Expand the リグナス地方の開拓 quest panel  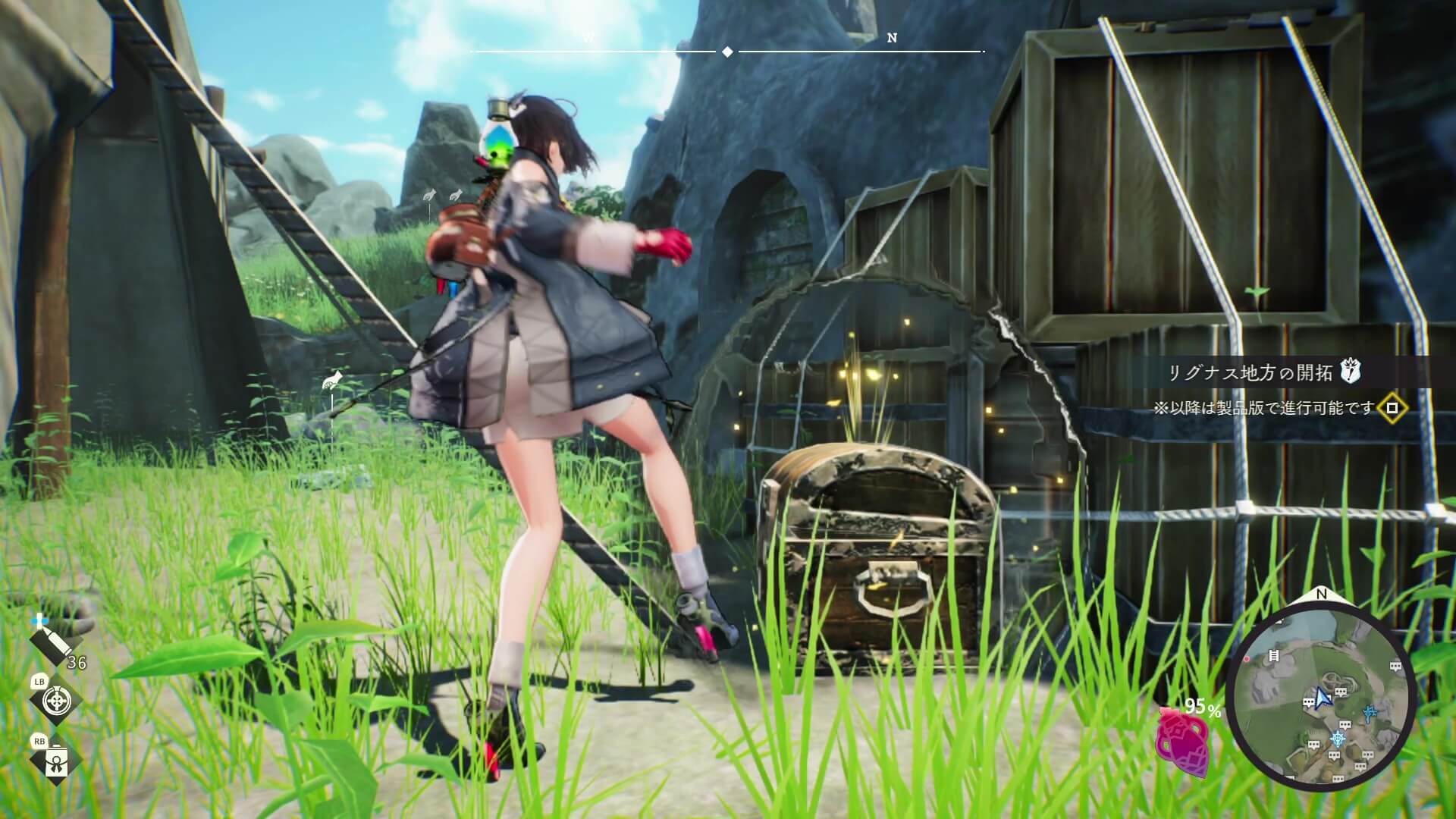point(1259,371)
